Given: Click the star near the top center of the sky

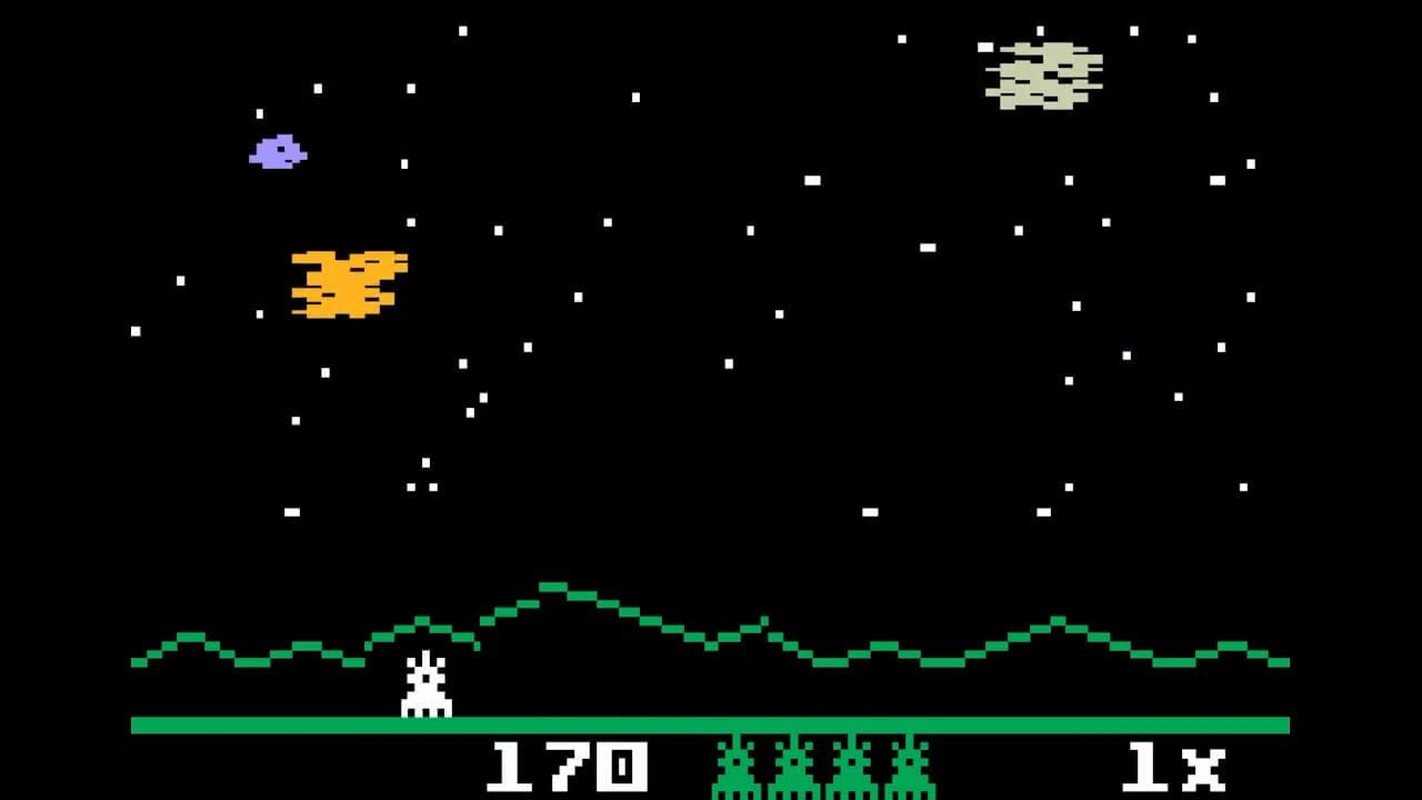Looking at the screenshot, I should 633,97.
